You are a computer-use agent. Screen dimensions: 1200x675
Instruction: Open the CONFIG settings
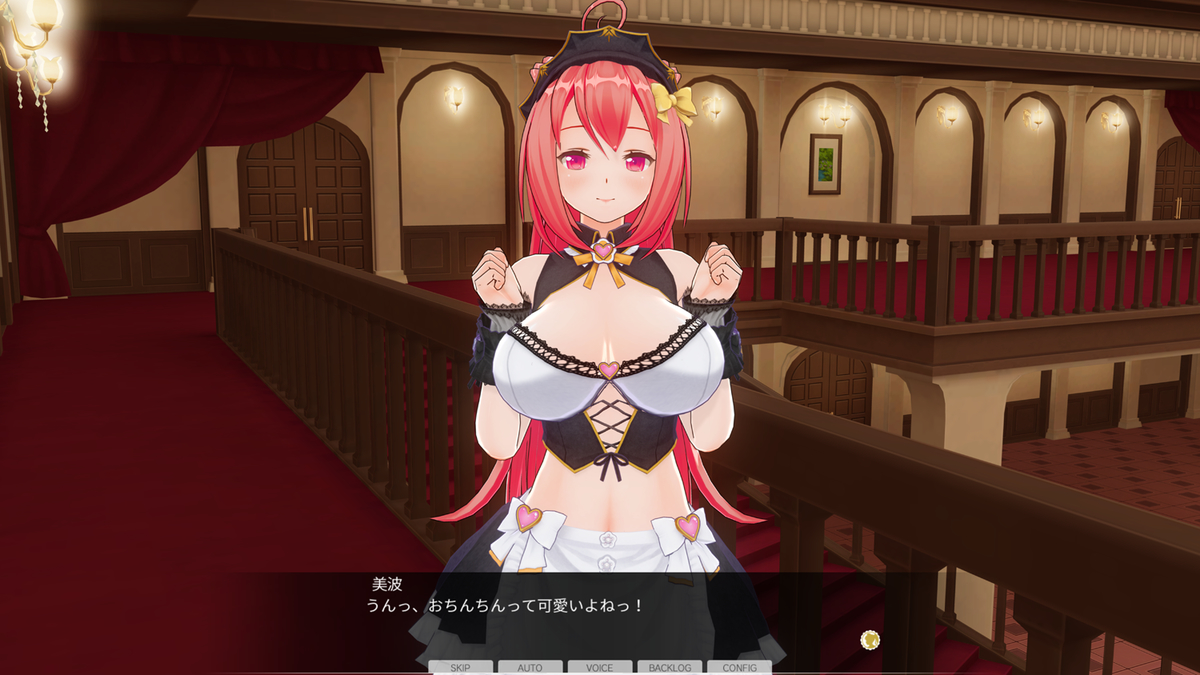pos(739,667)
